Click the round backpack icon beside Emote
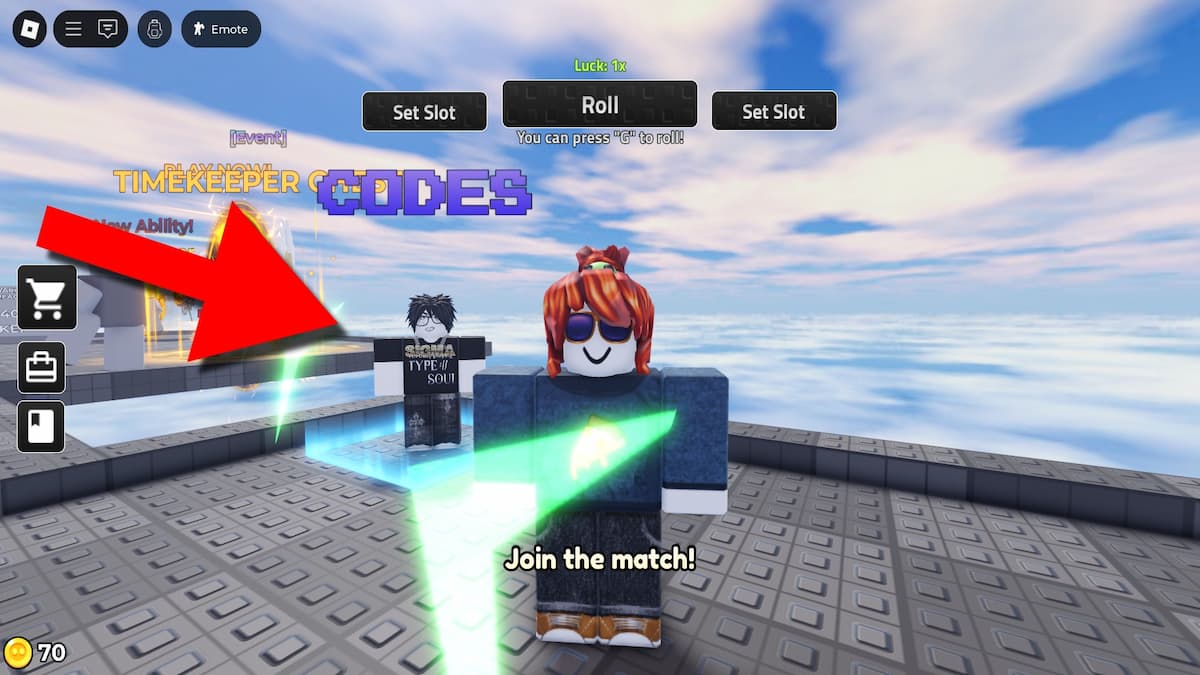Screen dimensions: 1200x675 click(154, 29)
